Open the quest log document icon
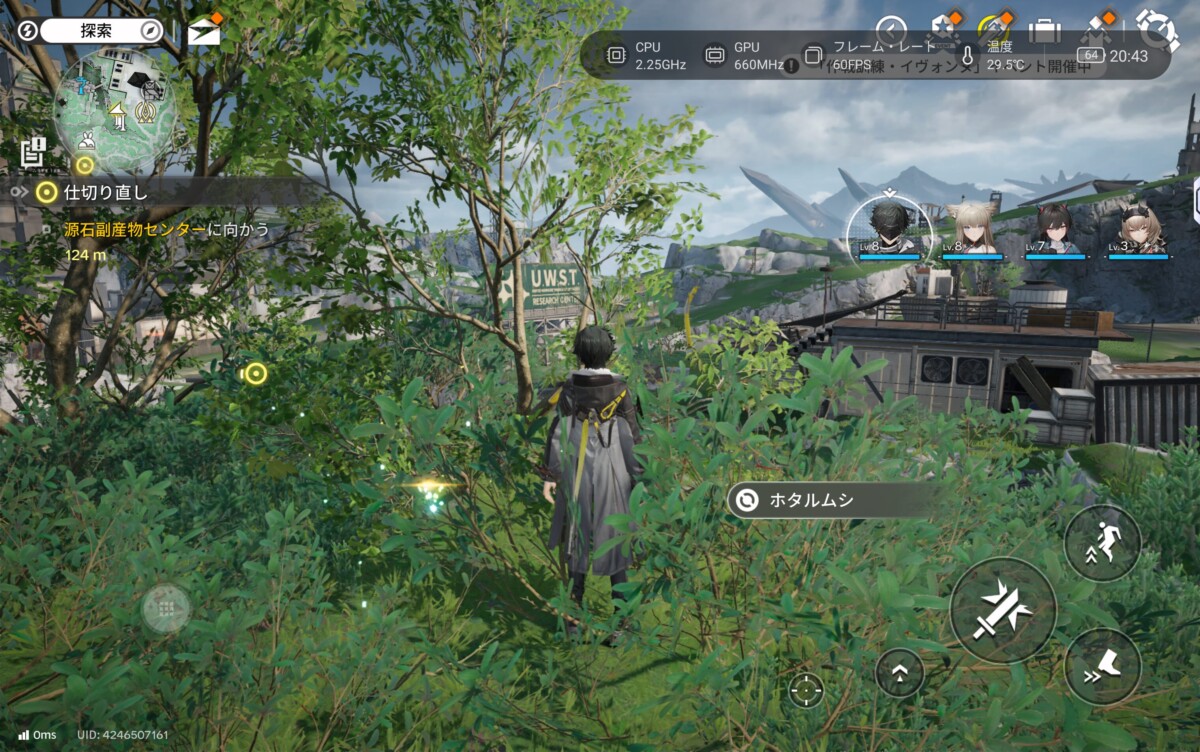Screen dimensions: 1200x752 tap(33, 153)
